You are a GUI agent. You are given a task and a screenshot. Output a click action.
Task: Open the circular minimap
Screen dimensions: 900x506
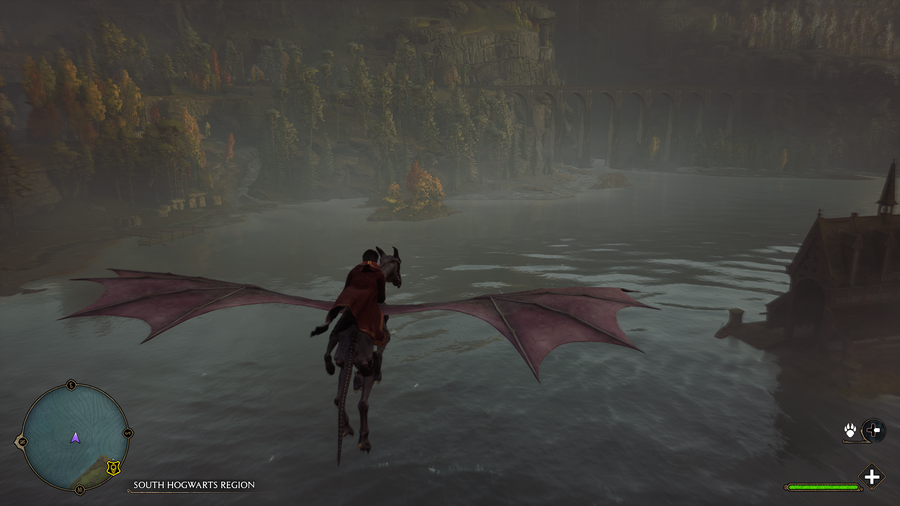click(75, 438)
